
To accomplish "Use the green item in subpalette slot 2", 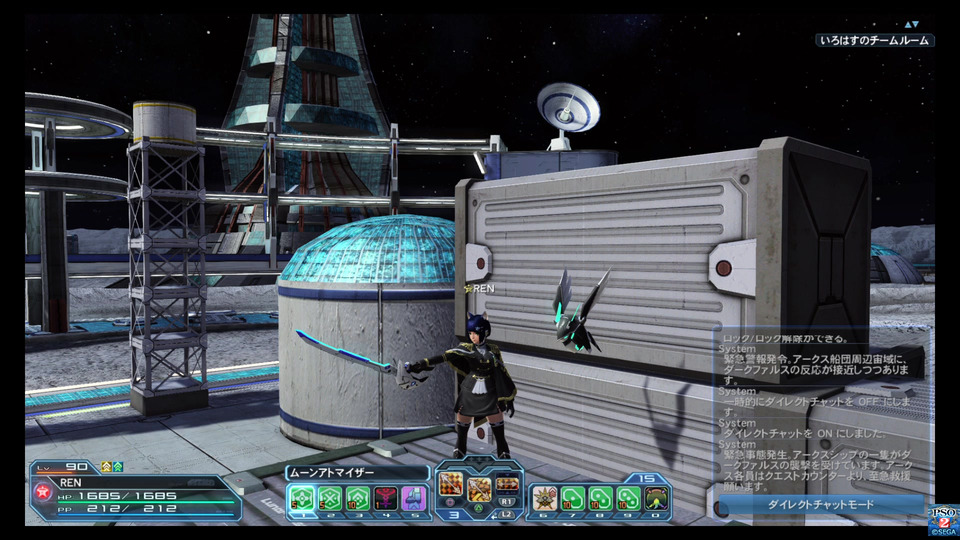I will pos(330,498).
